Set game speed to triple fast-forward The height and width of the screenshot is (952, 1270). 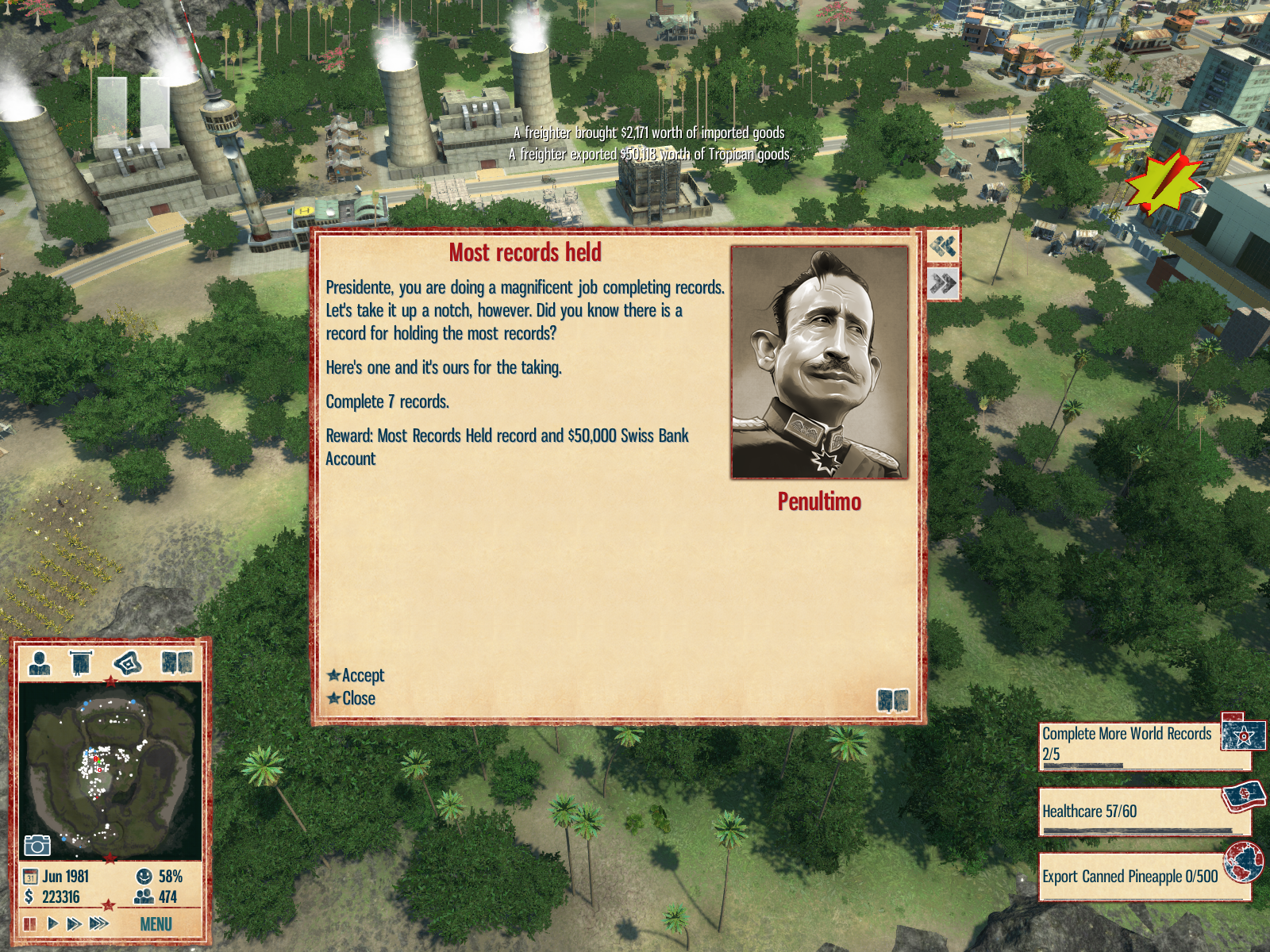click(99, 923)
